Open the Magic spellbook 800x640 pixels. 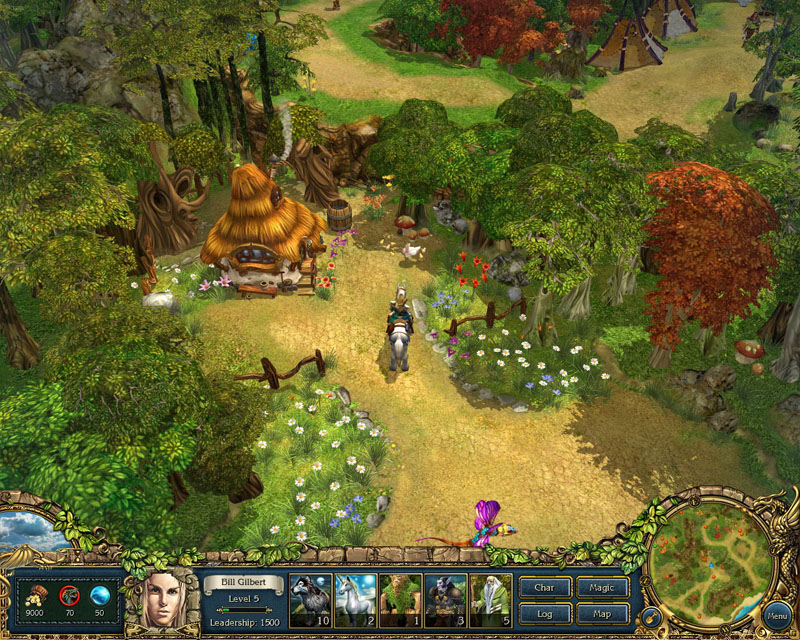coord(603,588)
